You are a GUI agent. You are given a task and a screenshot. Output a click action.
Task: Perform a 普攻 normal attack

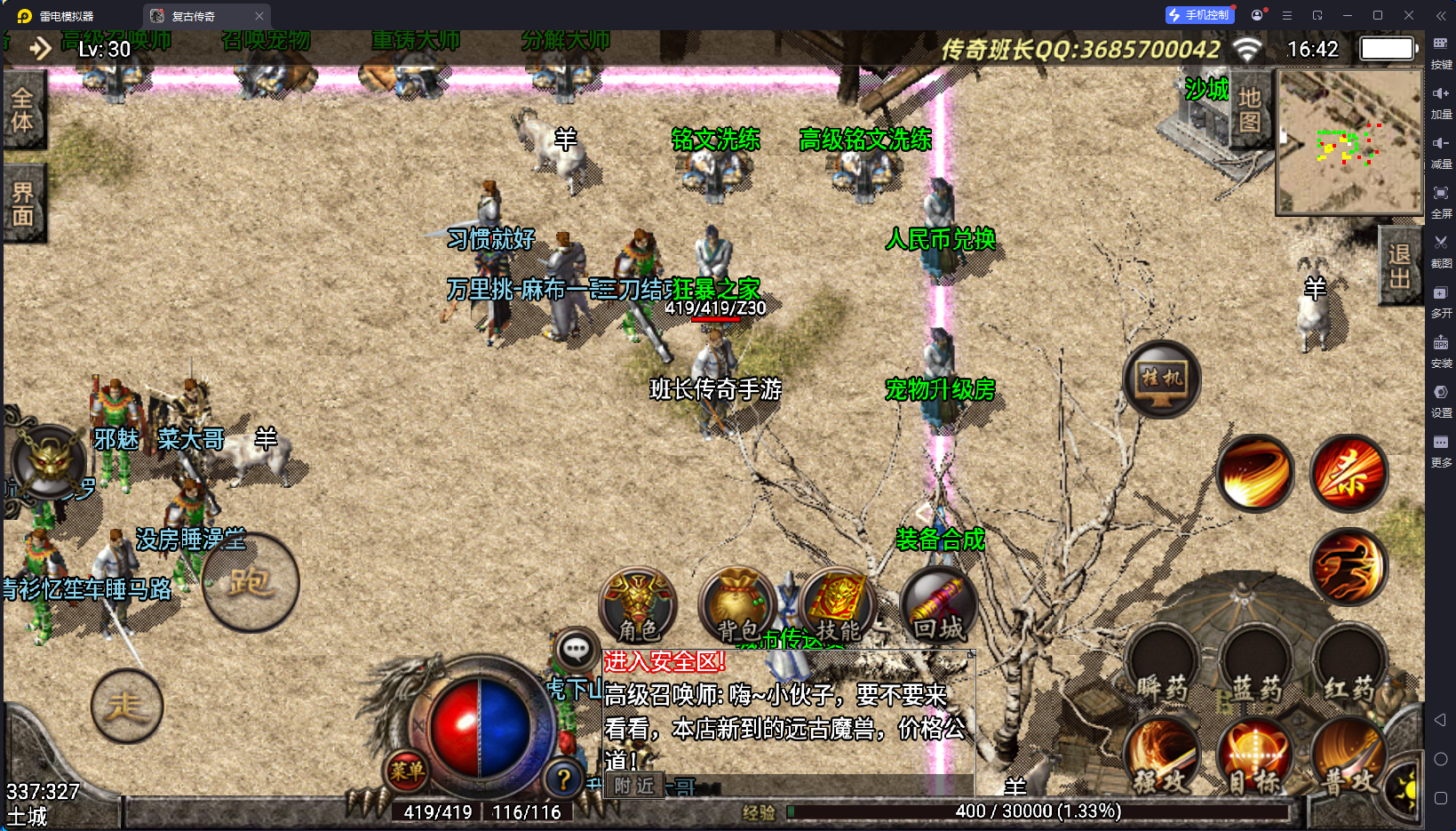(x=1349, y=757)
